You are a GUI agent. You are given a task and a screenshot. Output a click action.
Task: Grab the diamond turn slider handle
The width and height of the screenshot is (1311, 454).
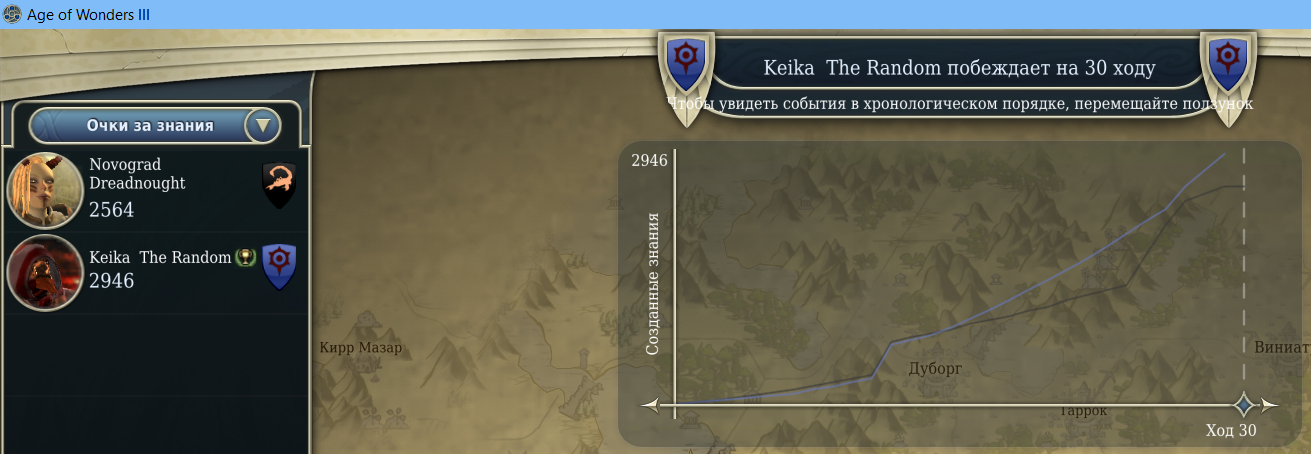[x=1244, y=405]
